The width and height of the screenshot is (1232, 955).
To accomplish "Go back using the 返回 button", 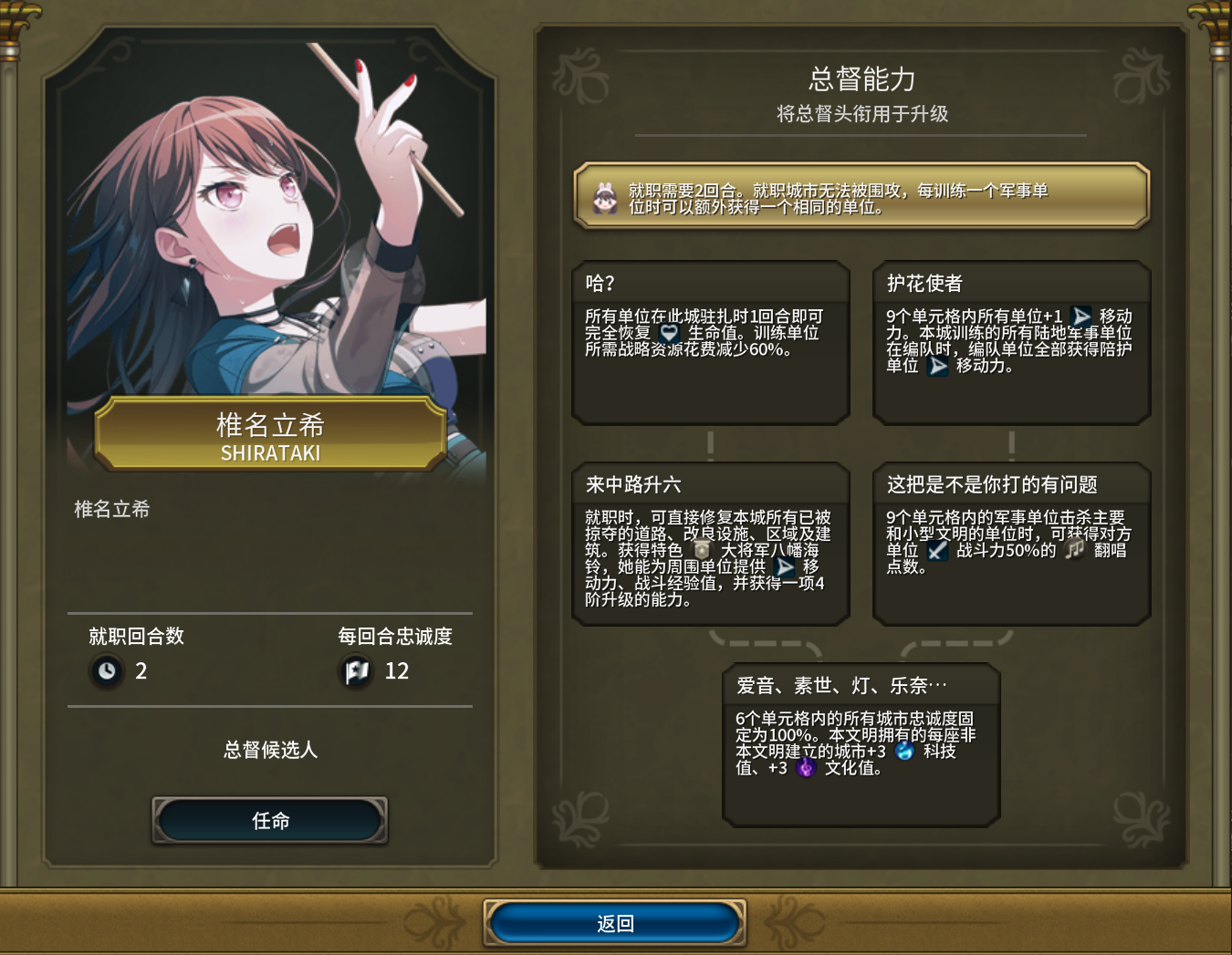I will click(x=615, y=923).
